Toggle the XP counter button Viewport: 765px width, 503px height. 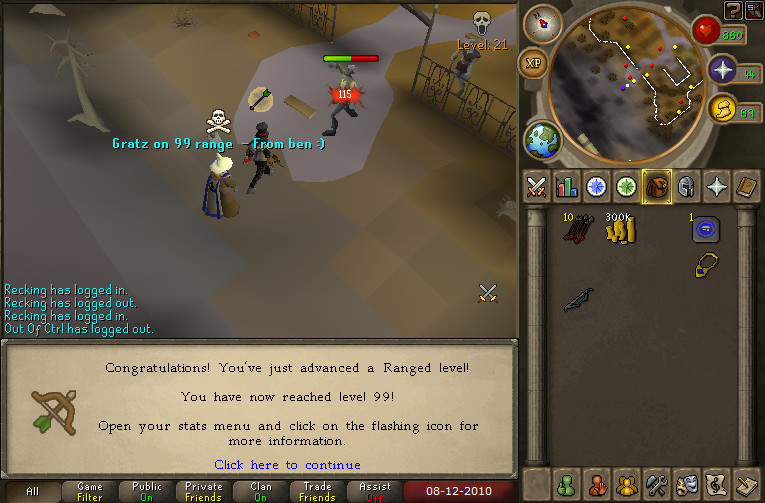[532, 62]
